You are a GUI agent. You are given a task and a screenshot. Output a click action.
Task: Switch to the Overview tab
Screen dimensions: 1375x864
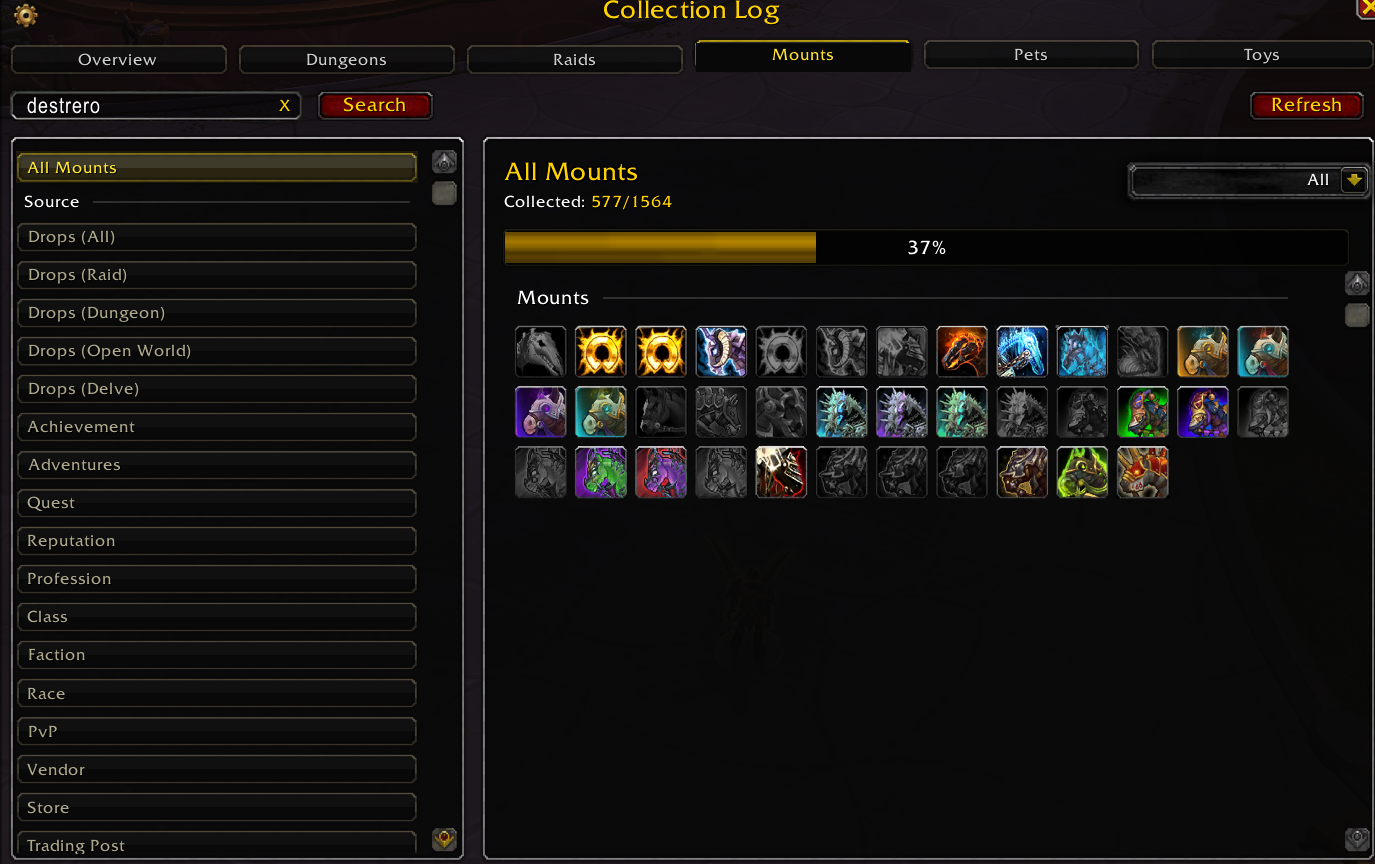pyautogui.click(x=118, y=60)
